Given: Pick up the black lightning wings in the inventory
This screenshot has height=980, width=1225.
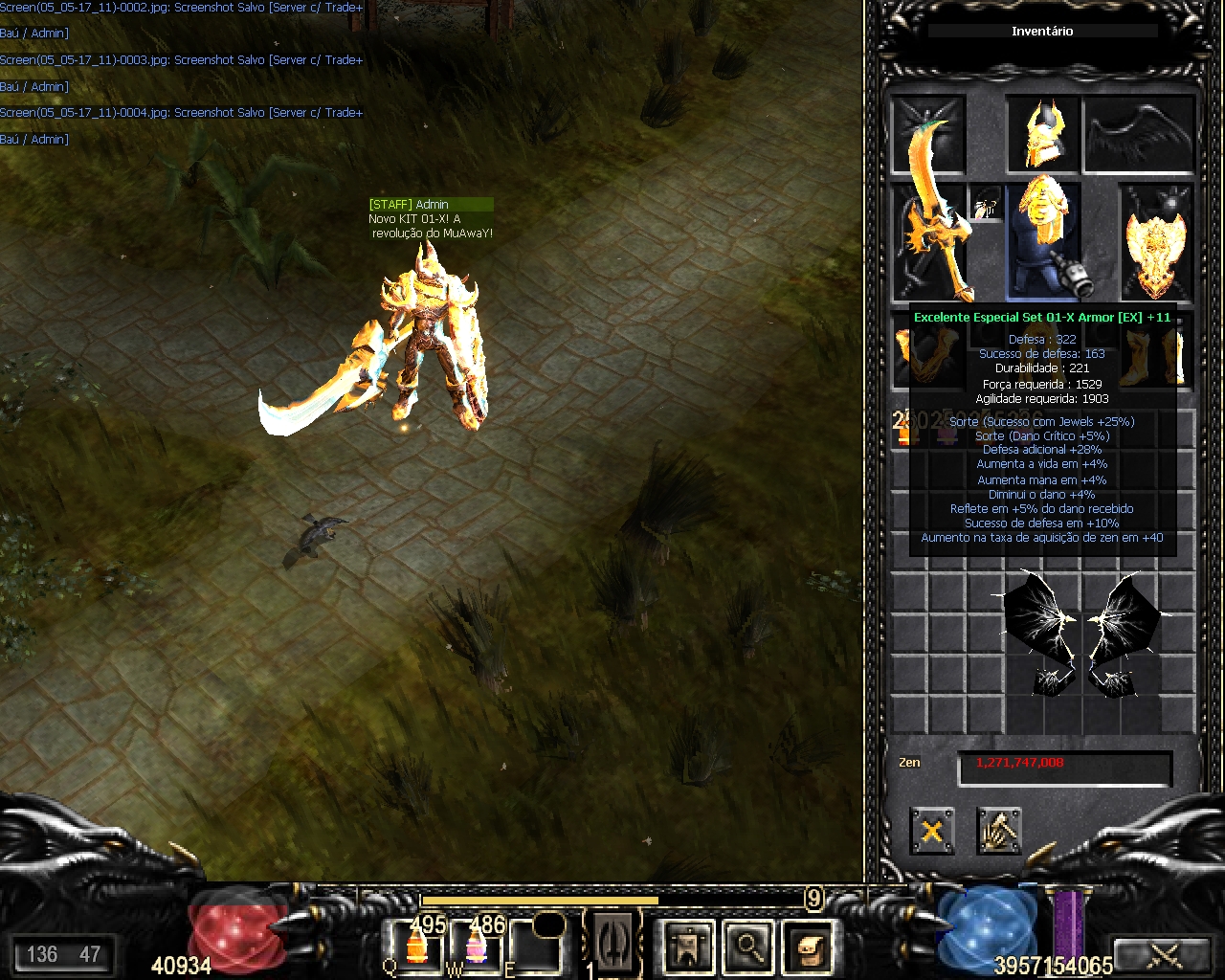Looking at the screenshot, I should [1080, 632].
